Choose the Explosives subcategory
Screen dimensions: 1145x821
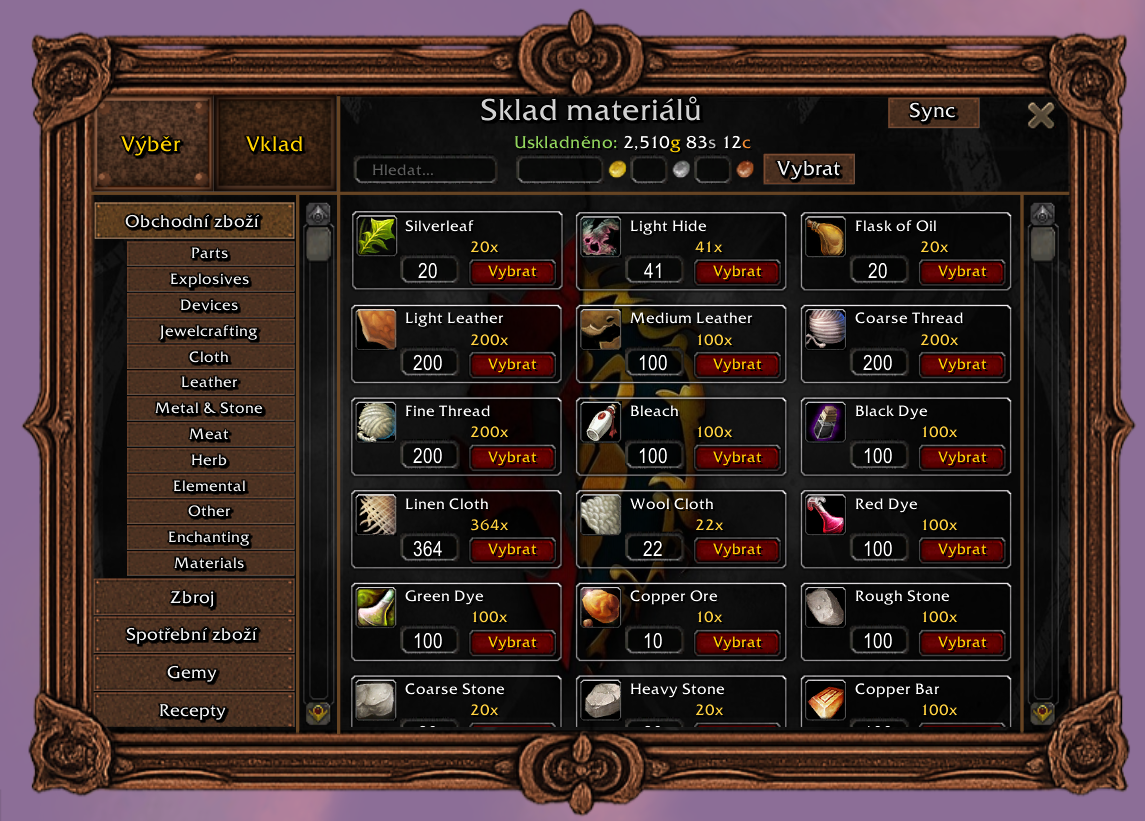tap(210, 280)
